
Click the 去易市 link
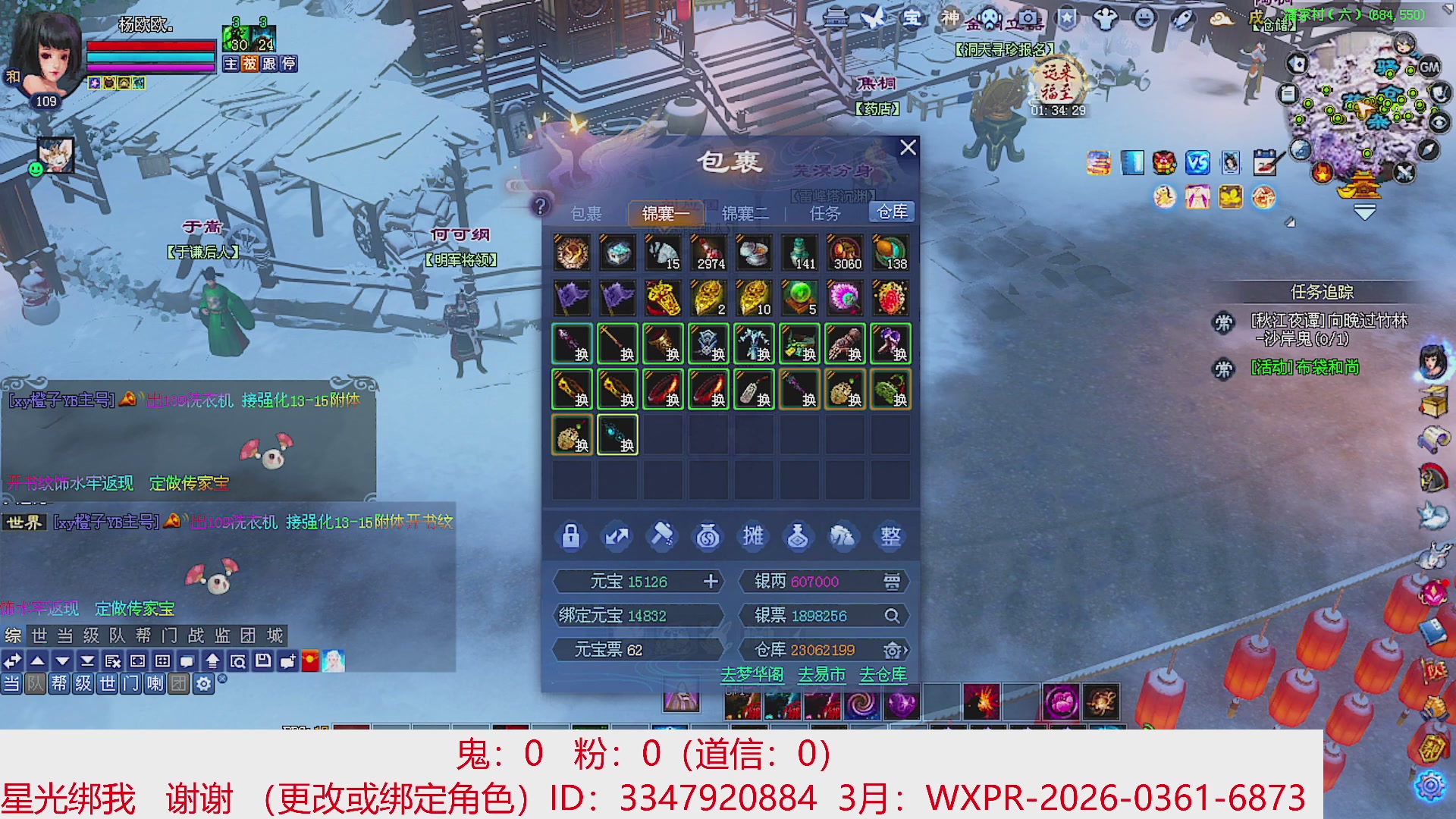coord(821,674)
